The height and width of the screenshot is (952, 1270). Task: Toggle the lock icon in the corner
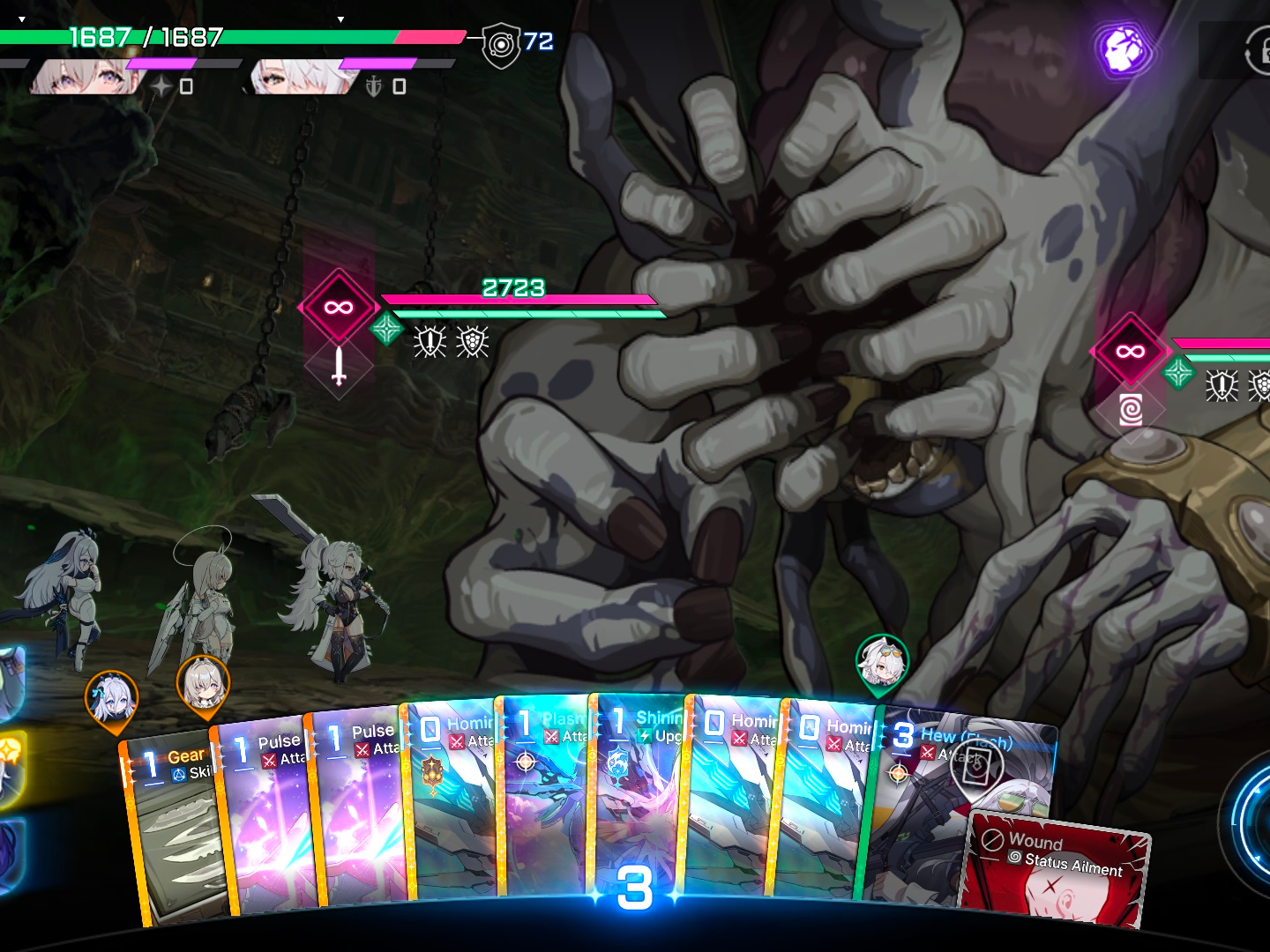(x=1259, y=51)
